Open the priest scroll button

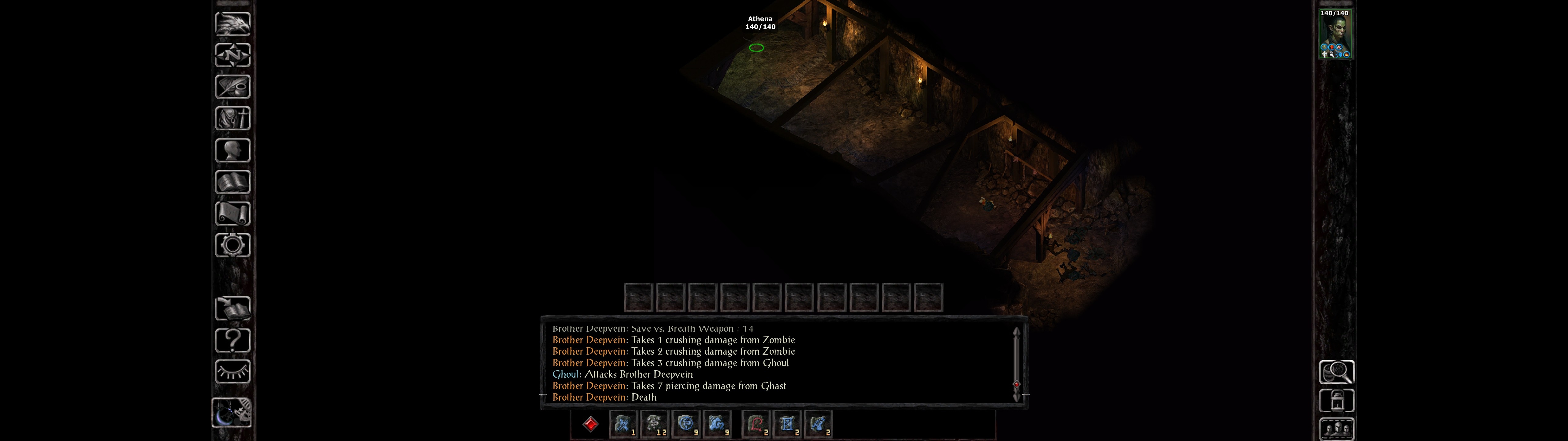coord(232,213)
